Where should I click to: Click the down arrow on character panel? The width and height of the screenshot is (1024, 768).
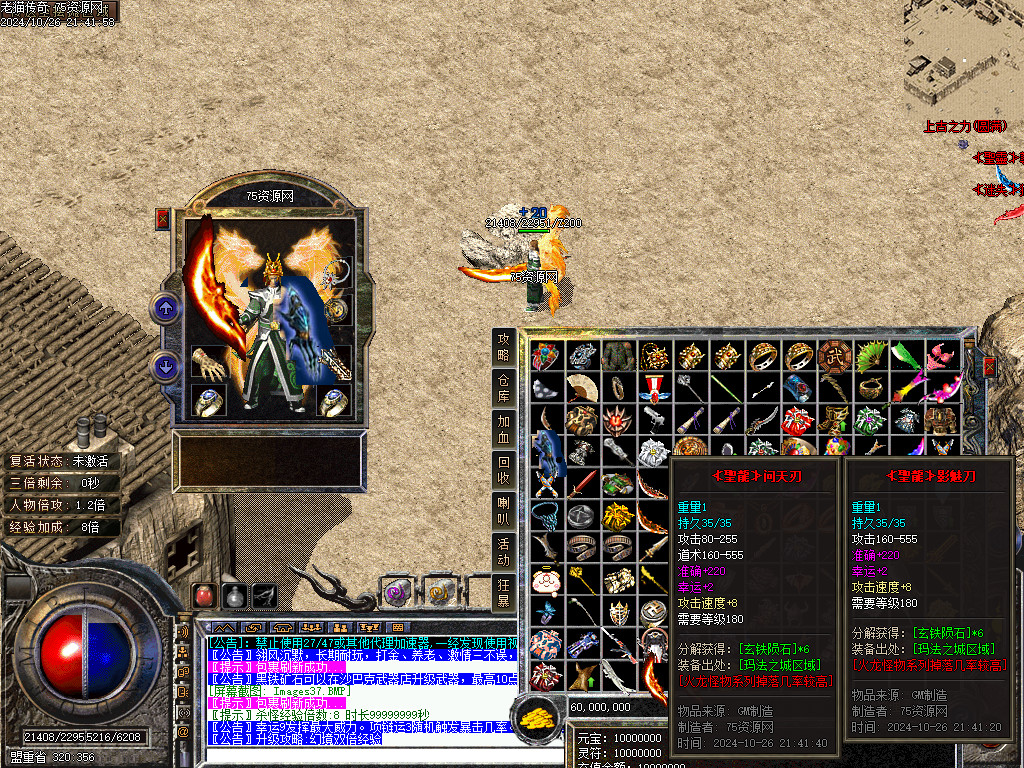tap(166, 367)
